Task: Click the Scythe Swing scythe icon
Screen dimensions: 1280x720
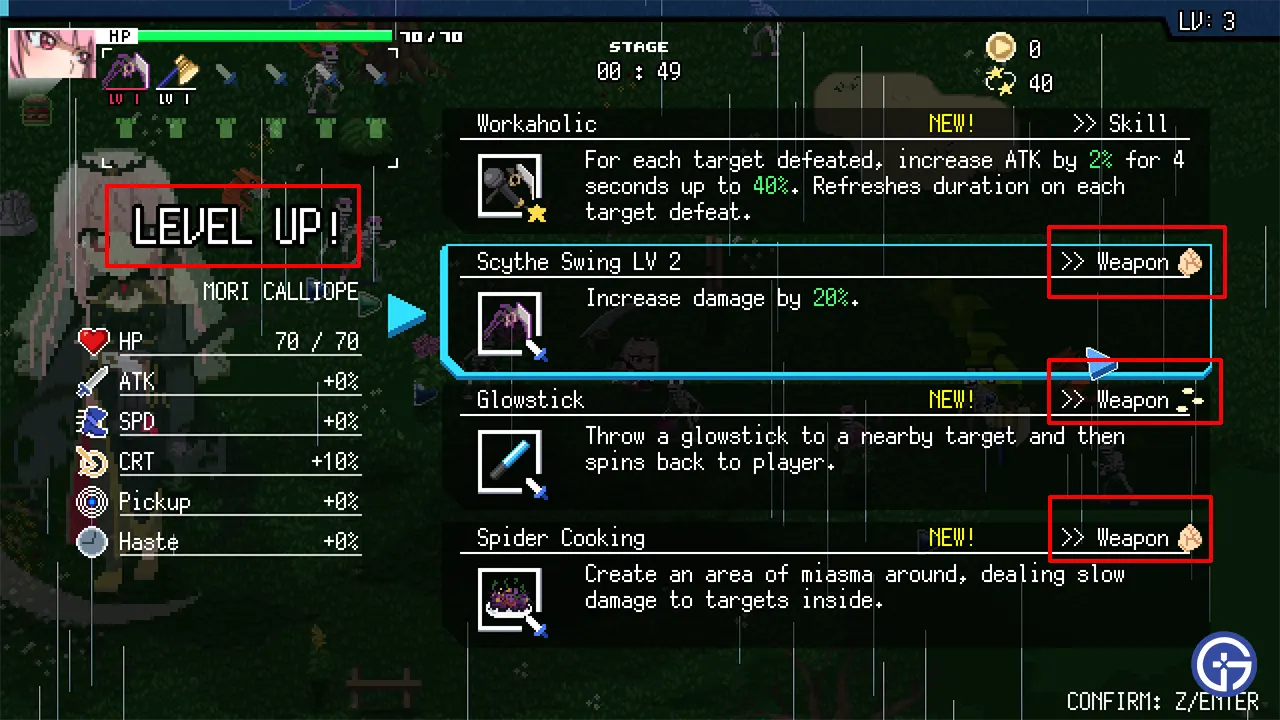Action: [509, 323]
